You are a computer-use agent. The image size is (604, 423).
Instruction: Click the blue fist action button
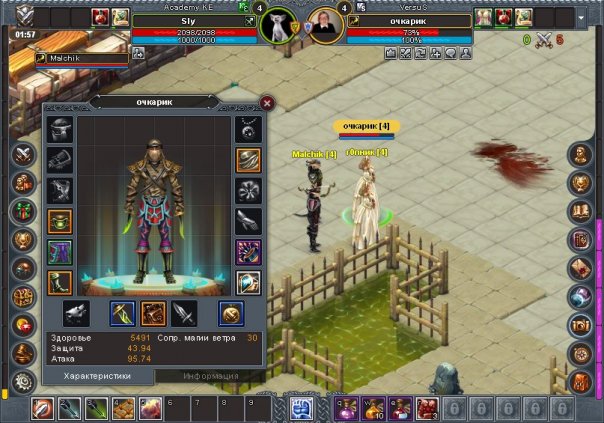[302, 407]
